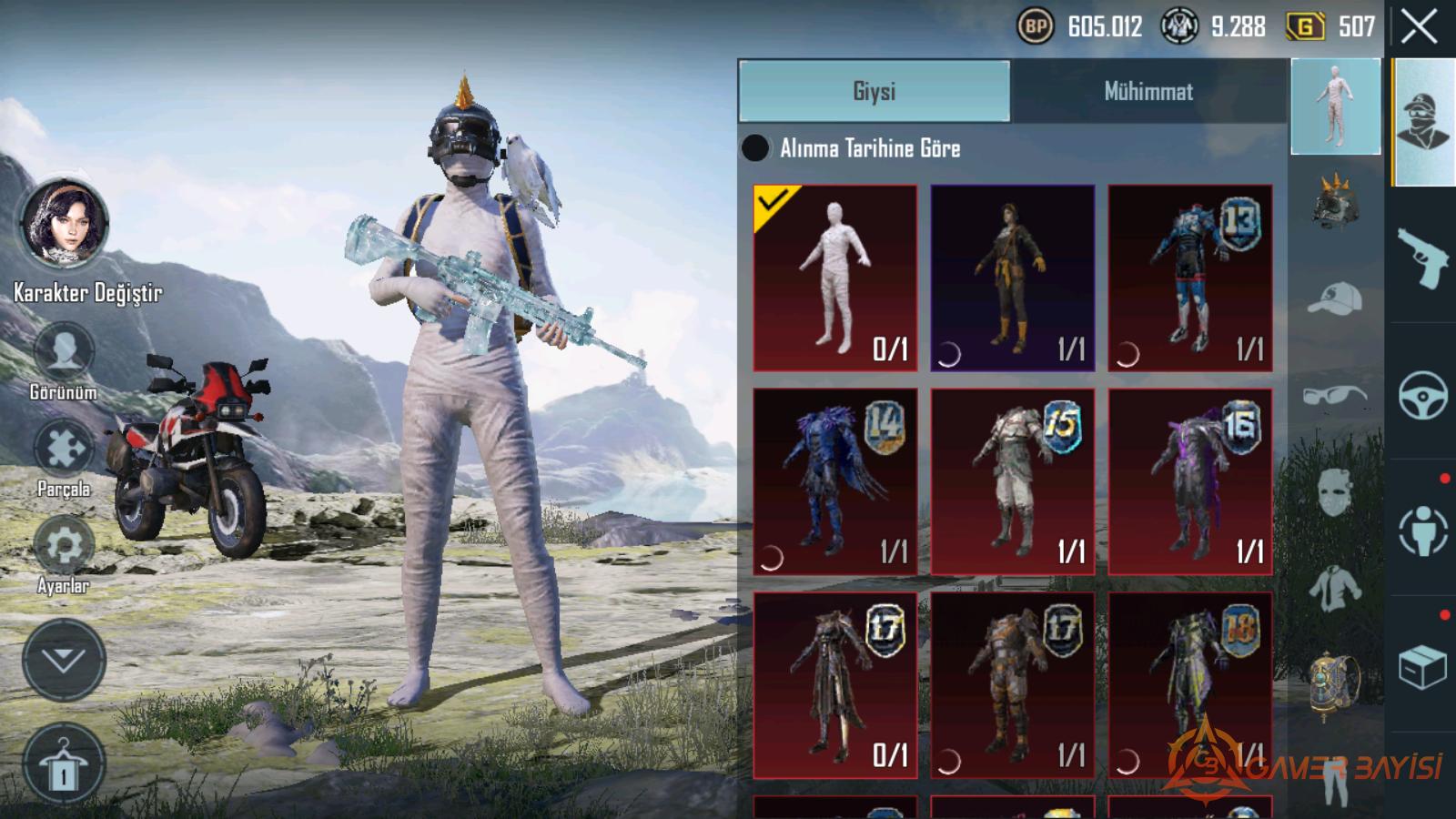
Task: Select the white mummy outfit
Action: click(x=834, y=278)
